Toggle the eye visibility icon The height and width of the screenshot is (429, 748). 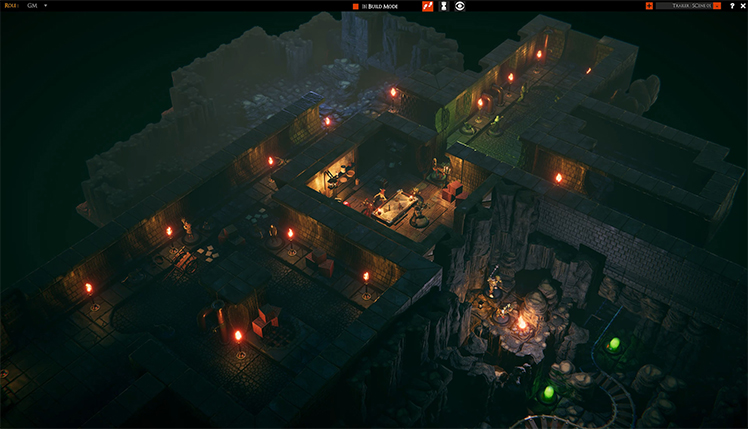pyautogui.click(x=460, y=6)
